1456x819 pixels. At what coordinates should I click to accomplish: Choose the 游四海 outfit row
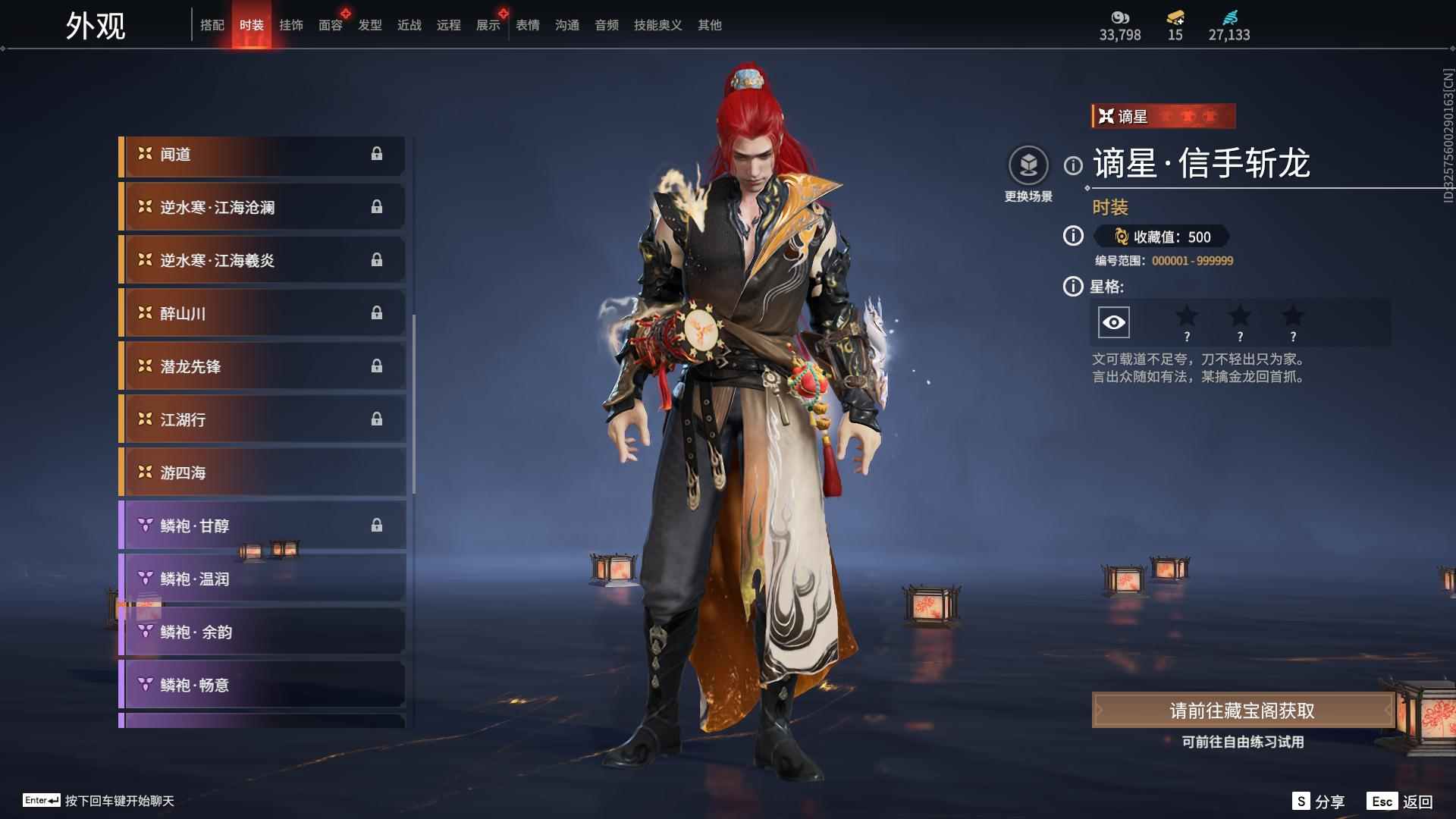[262, 473]
